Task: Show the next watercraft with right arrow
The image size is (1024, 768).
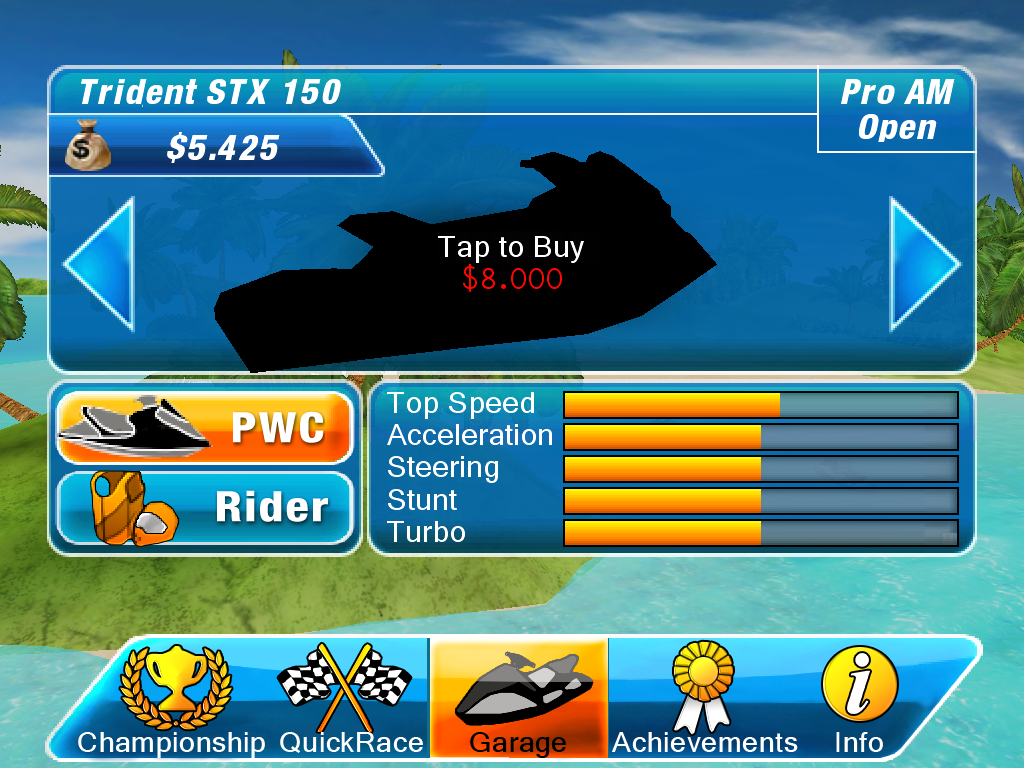Action: tap(924, 264)
